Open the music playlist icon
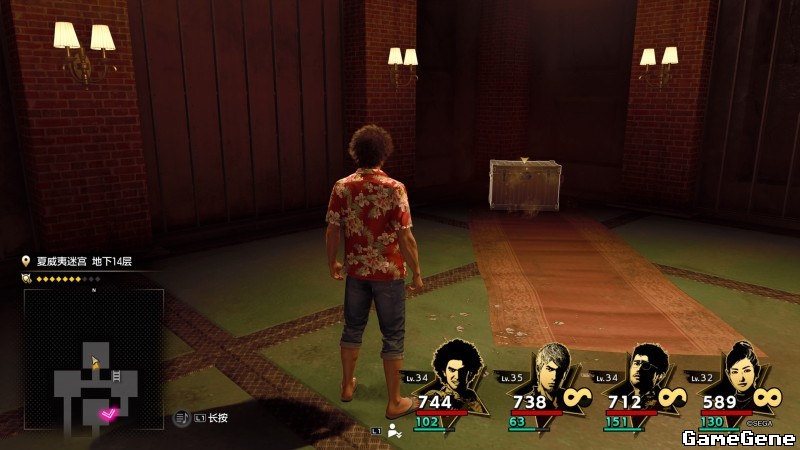This screenshot has height=450, width=800. pyautogui.click(x=182, y=417)
